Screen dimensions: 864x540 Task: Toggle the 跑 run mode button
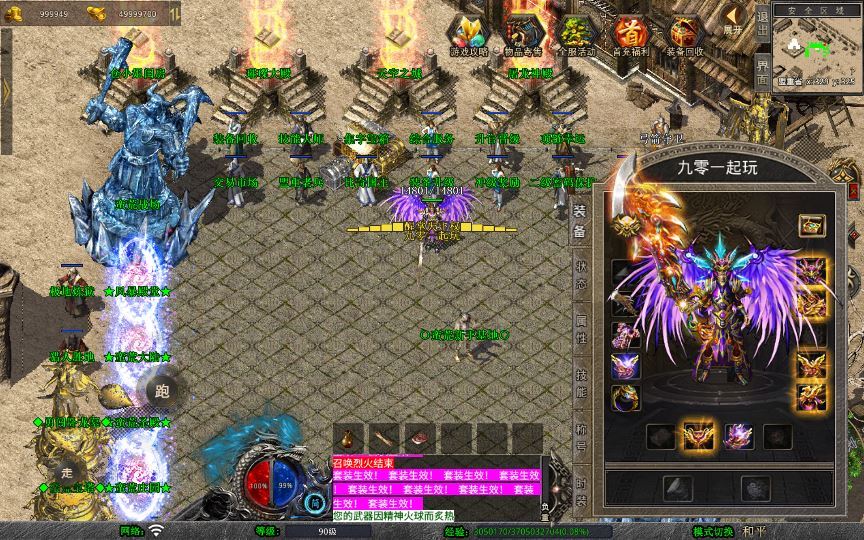(x=162, y=391)
